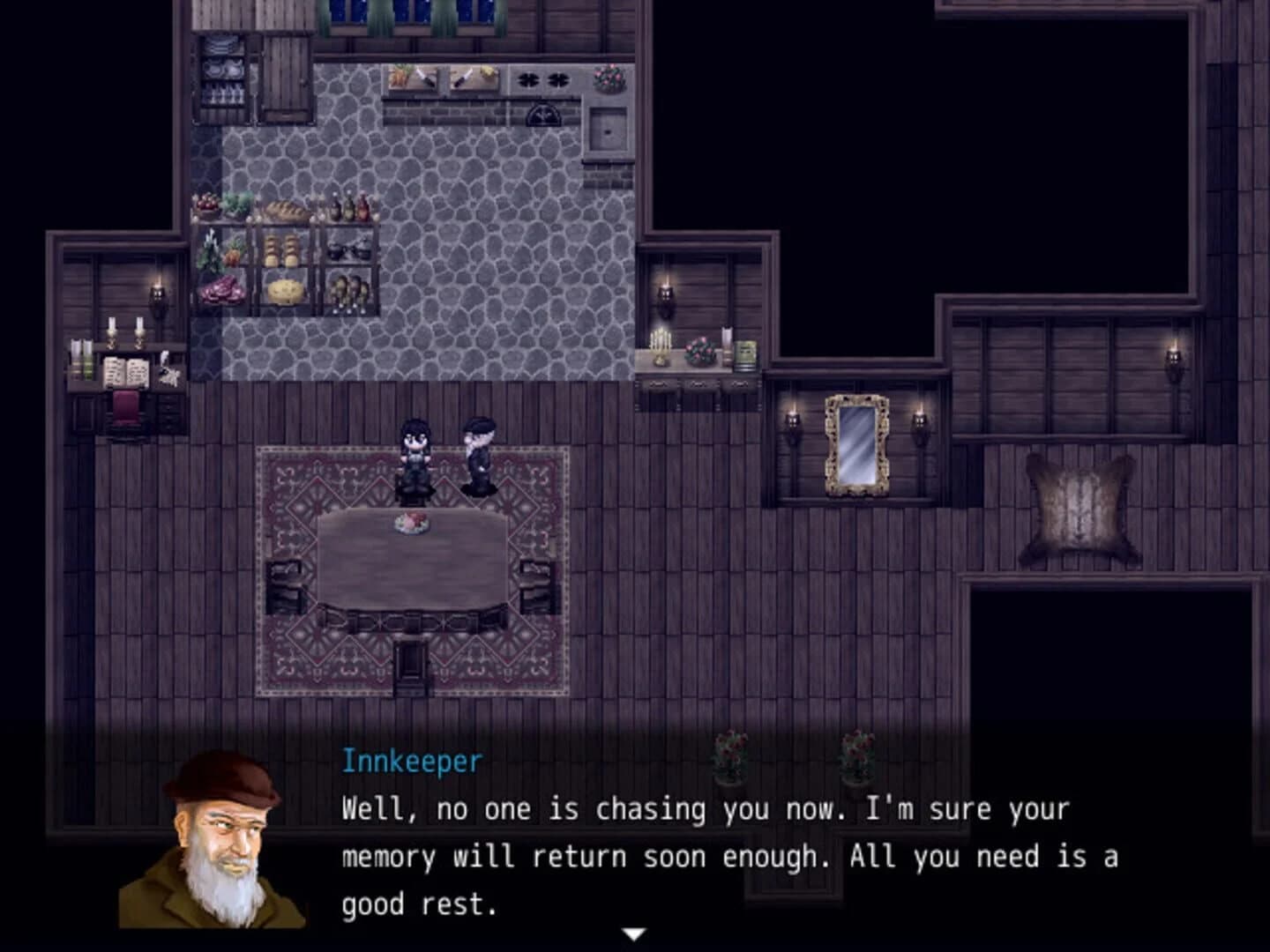The height and width of the screenshot is (952, 1270).
Task: Click the candles next to the open book
Action: click(x=125, y=333)
